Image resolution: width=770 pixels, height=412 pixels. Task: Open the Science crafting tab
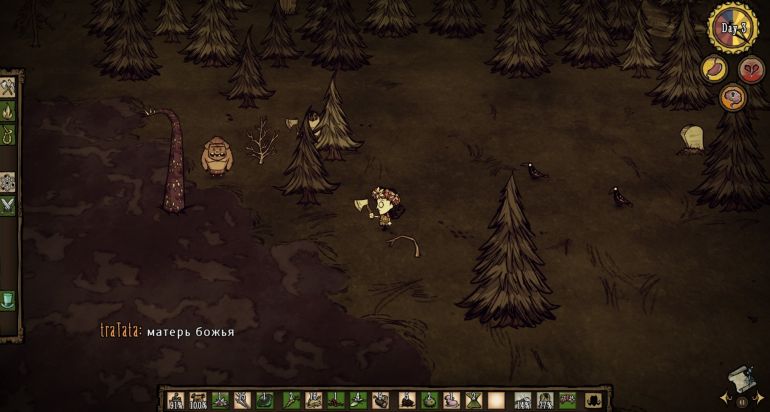pyautogui.click(x=8, y=182)
